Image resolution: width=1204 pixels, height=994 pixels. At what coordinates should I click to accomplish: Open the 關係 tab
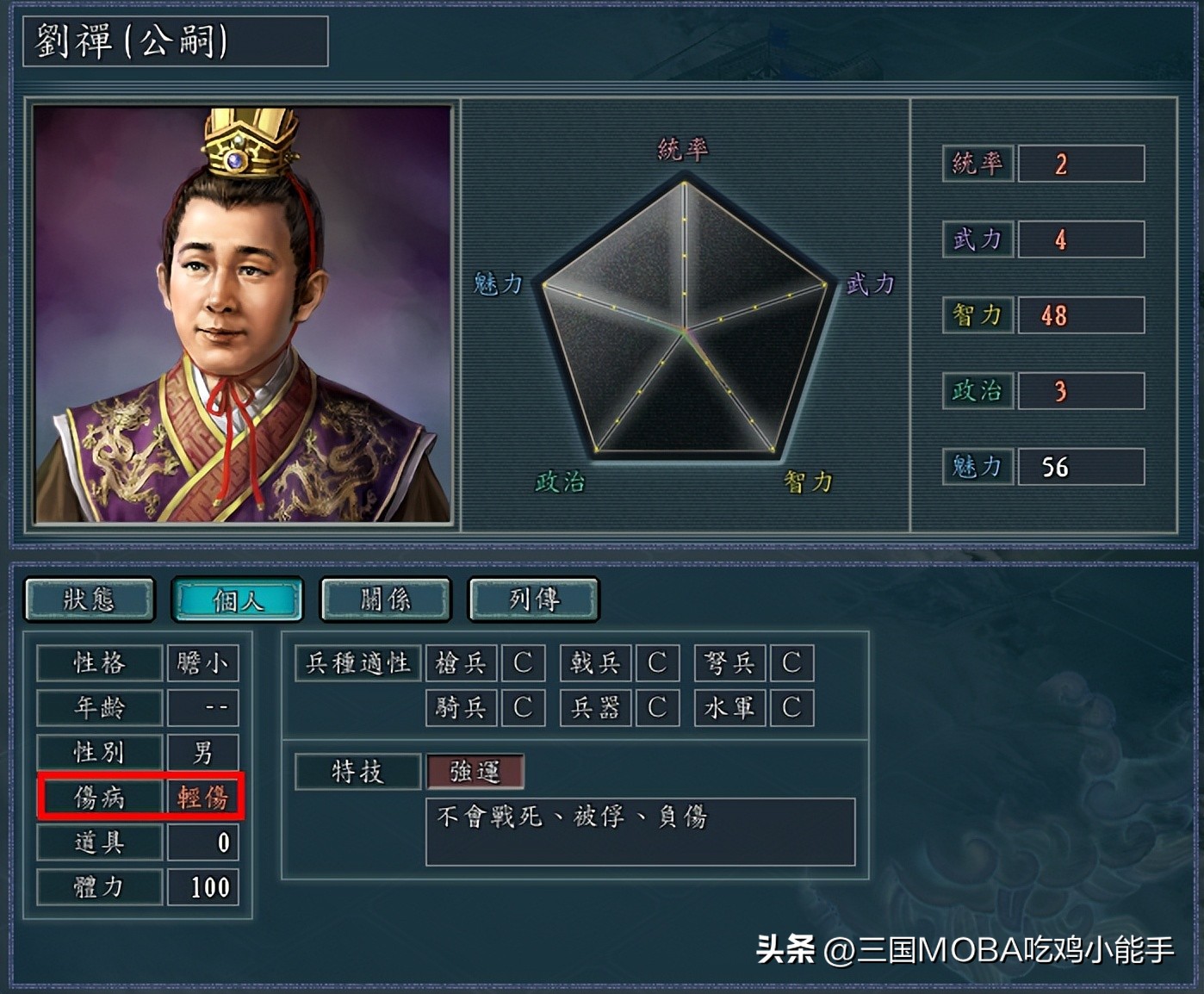[x=385, y=599]
